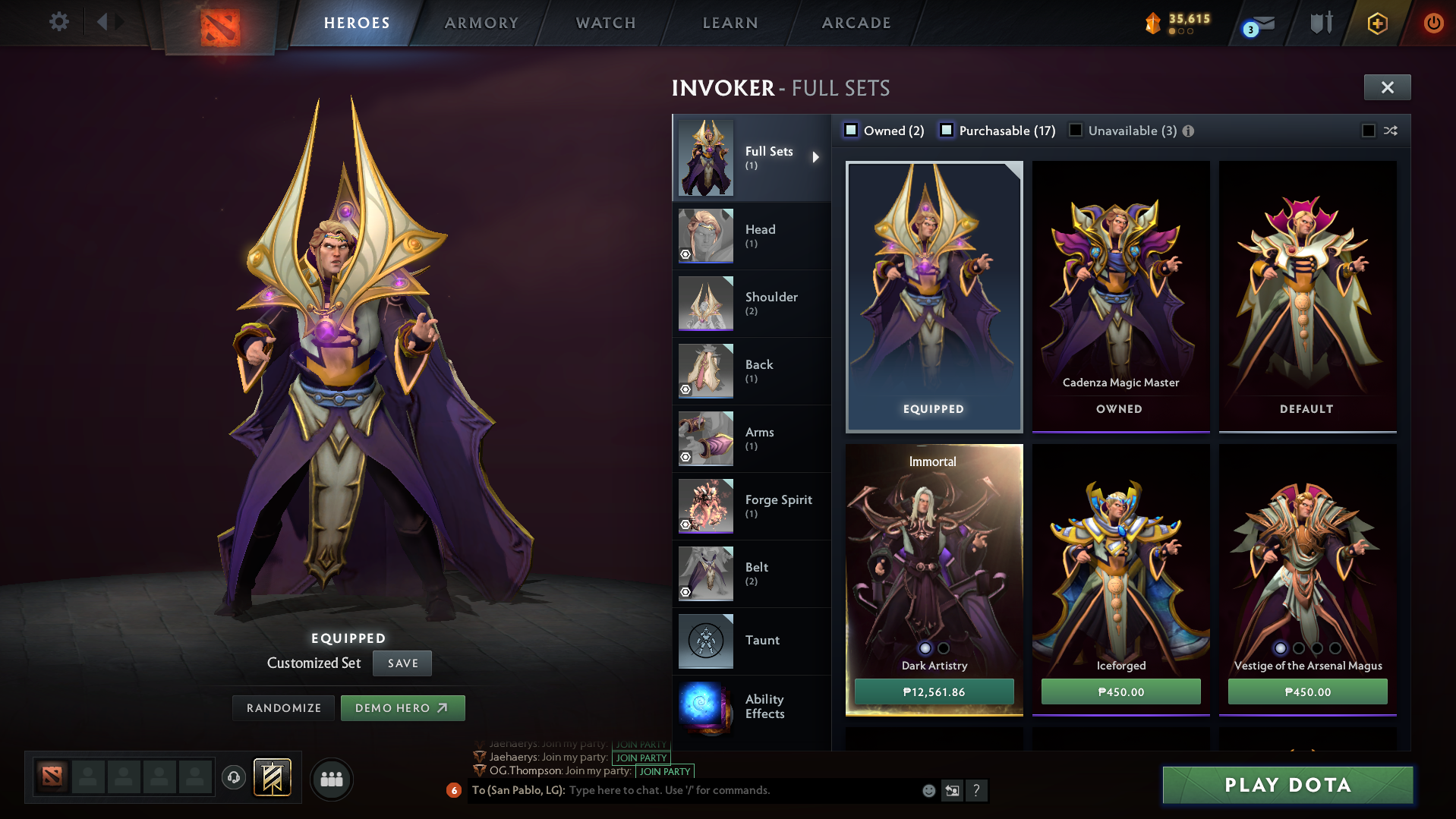Click JOIN PARTY next to OG.Thompson
The width and height of the screenshot is (1456, 819).
coord(664,771)
